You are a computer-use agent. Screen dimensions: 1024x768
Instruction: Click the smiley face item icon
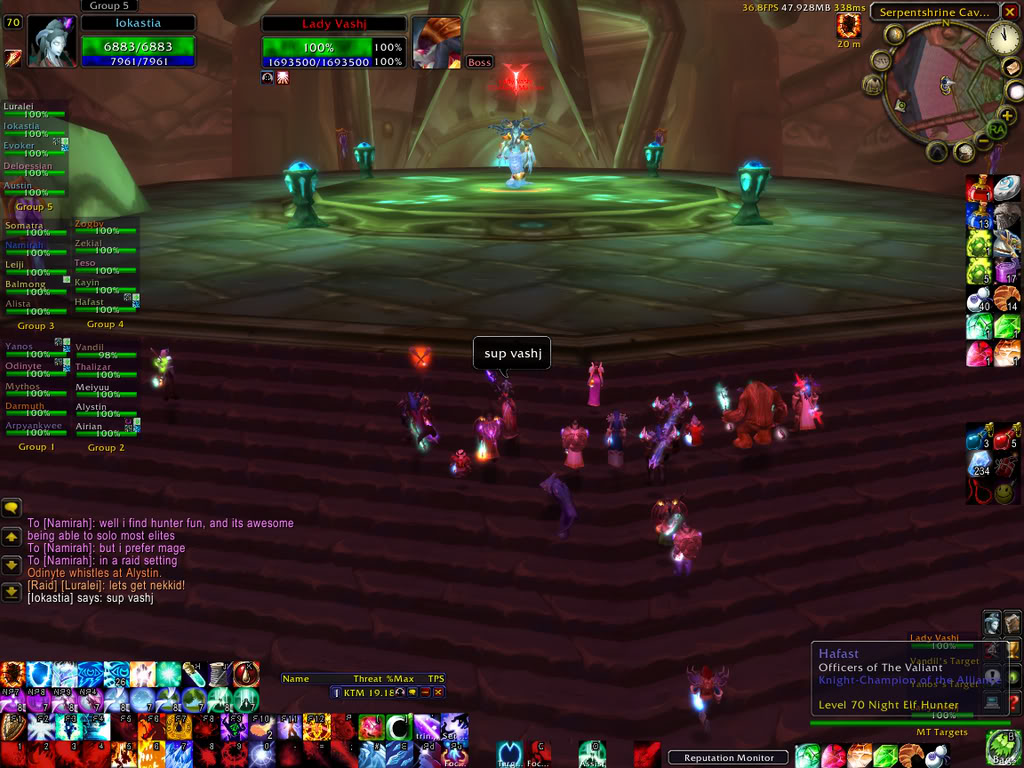coord(1007,492)
